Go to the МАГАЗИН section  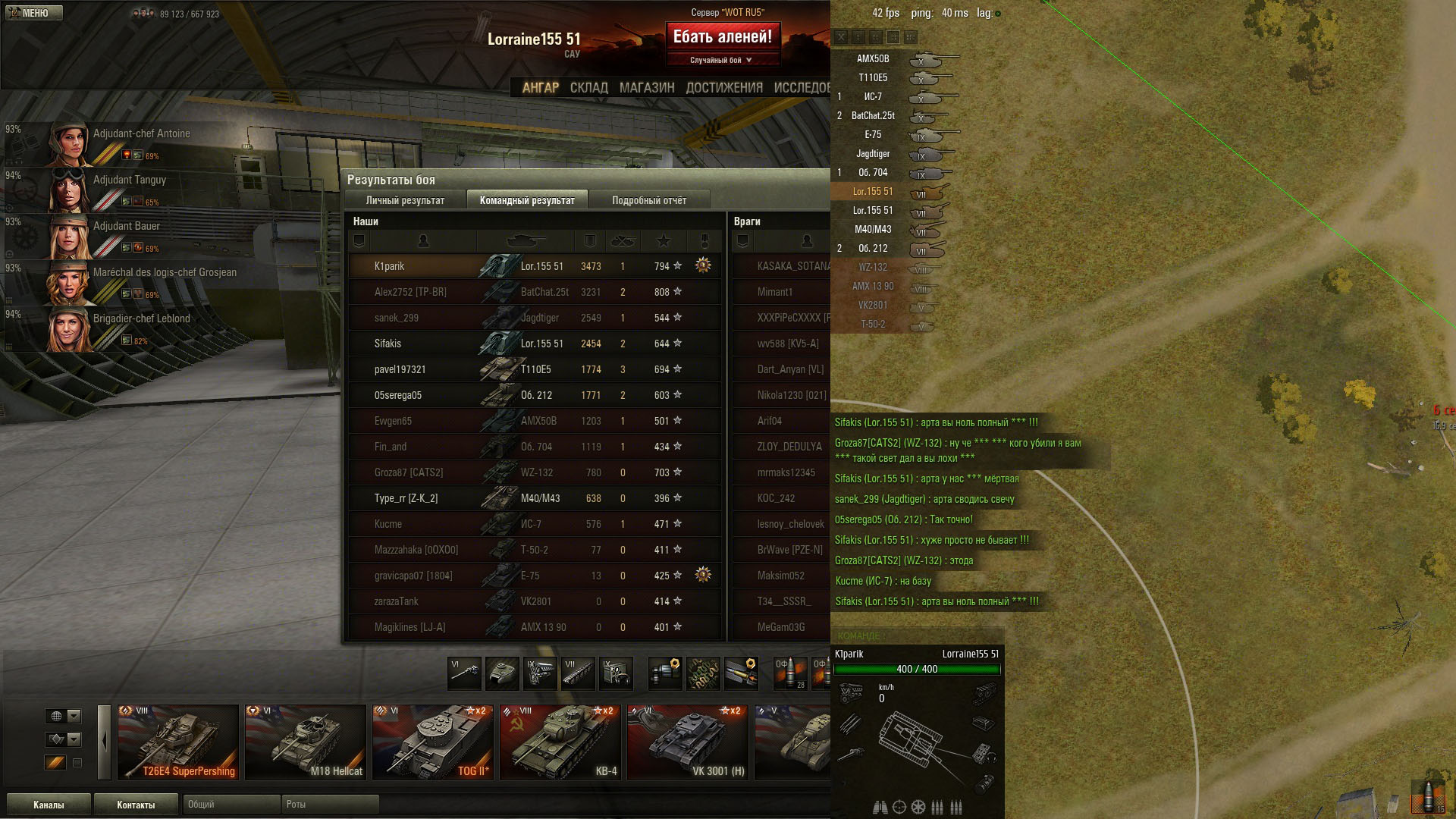646,88
